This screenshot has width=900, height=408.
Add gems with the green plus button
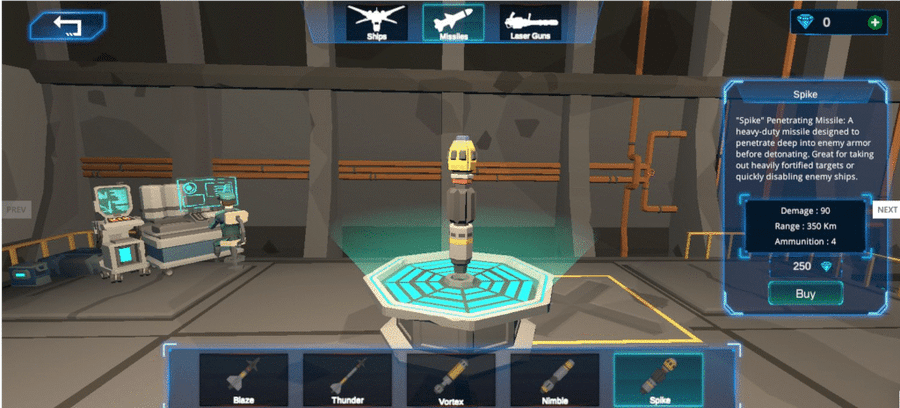[x=875, y=22]
